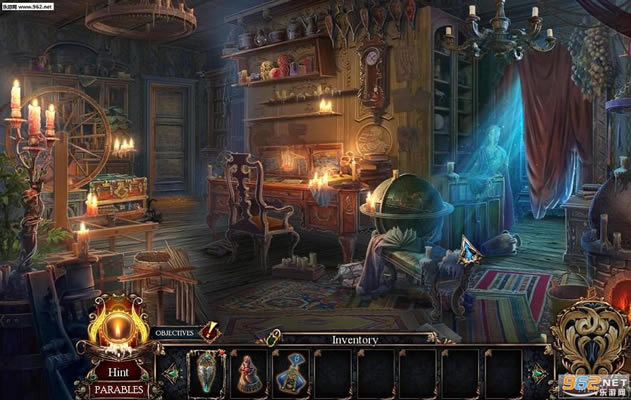Select the blue potion bottle item

pos(290,374)
